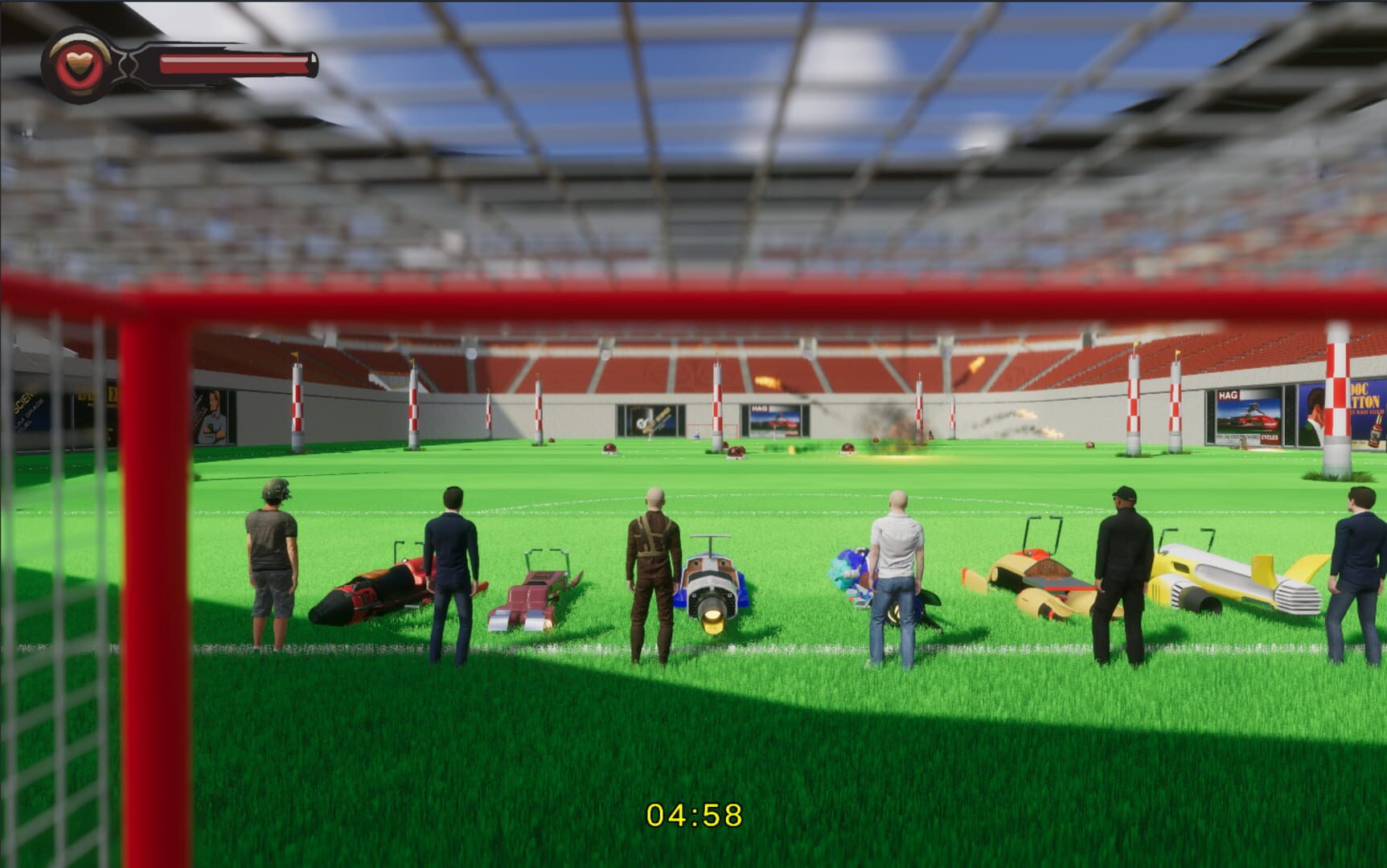This screenshot has height=868, width=1387.
Task: Open the far goal at field center
Action: click(x=712, y=432)
